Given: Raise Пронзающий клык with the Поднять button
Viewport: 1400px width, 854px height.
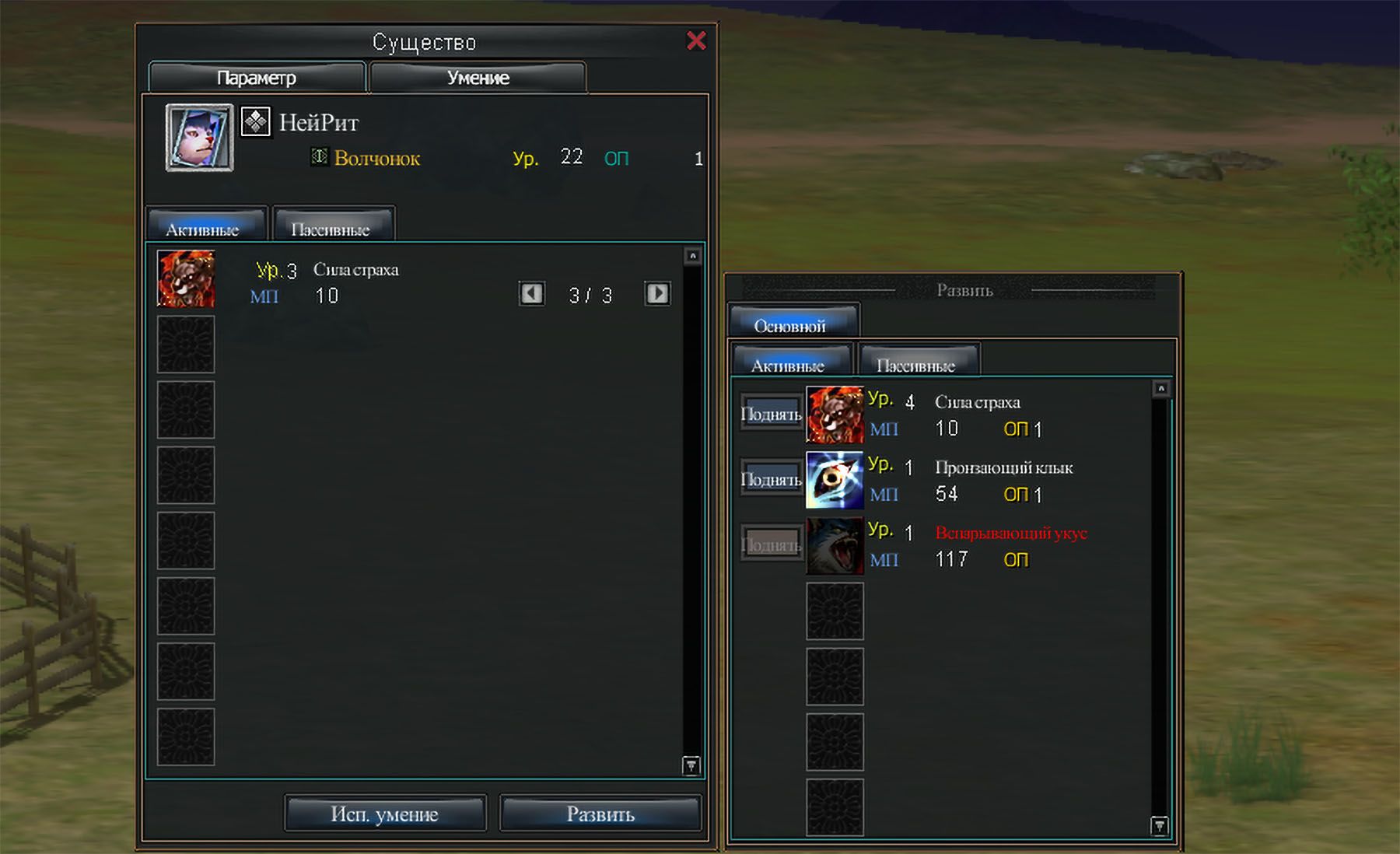Looking at the screenshot, I should tap(771, 479).
